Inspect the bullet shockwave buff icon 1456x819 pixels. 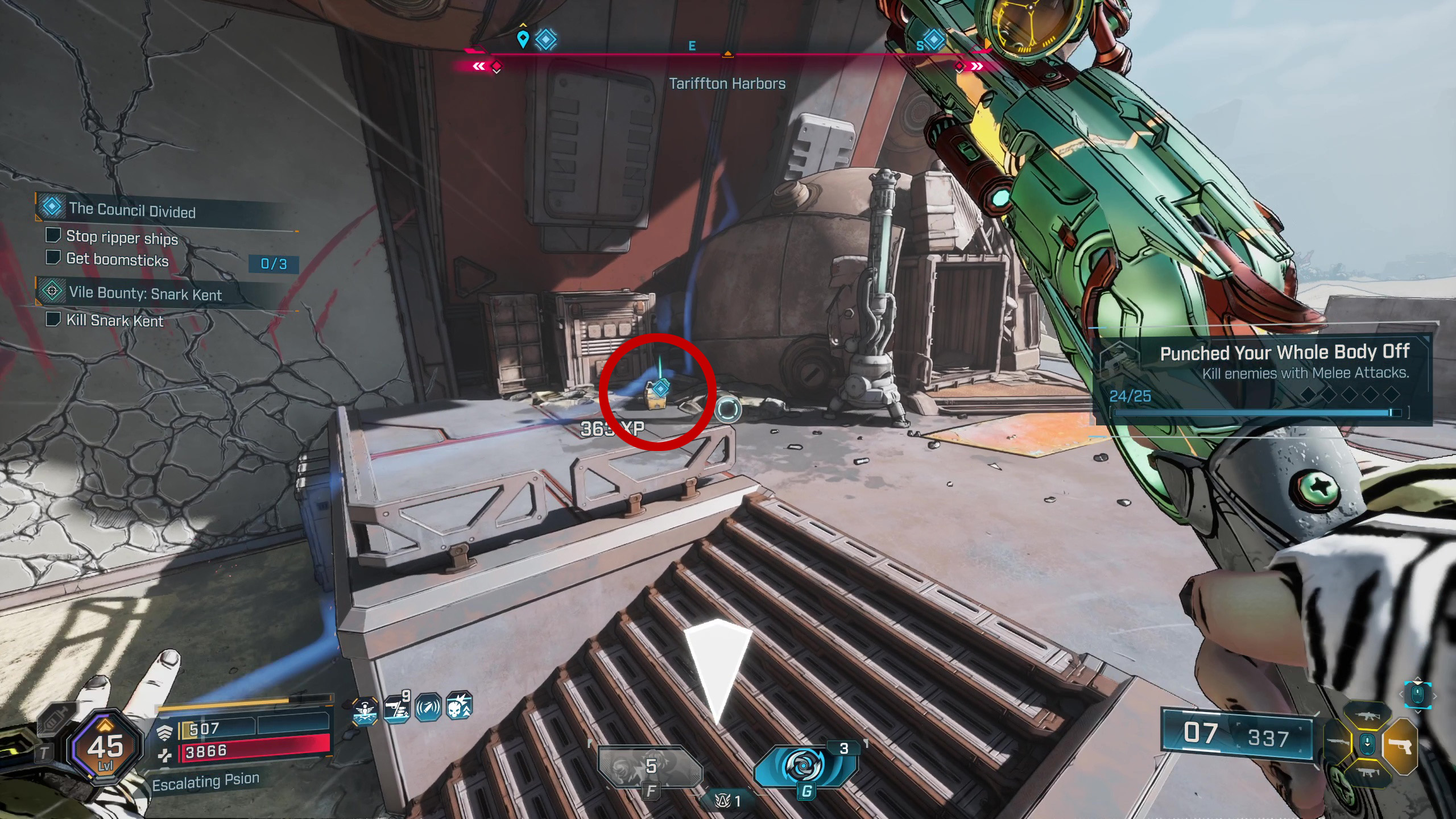428,708
